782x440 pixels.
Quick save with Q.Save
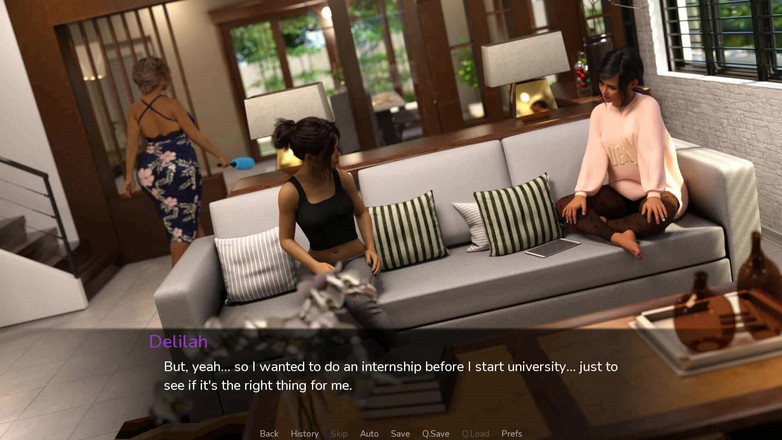tap(435, 434)
